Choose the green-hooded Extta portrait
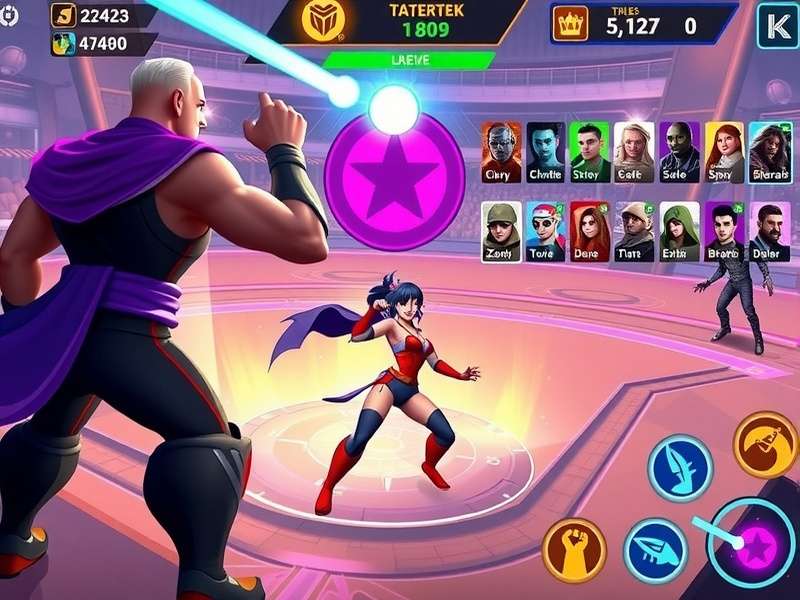800x600 pixels. tap(679, 232)
